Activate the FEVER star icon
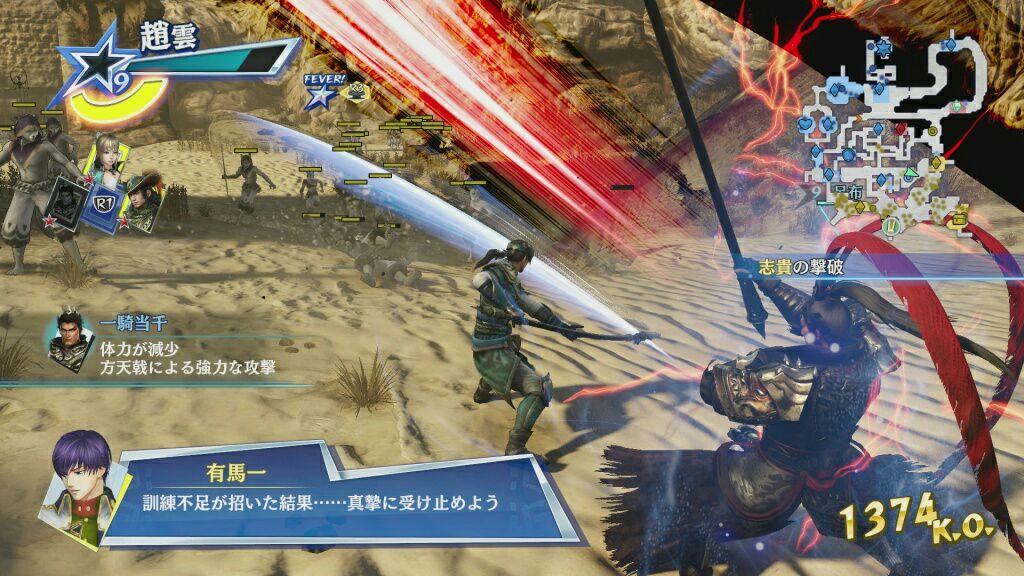Image resolution: width=1024 pixels, height=576 pixels. [320, 96]
